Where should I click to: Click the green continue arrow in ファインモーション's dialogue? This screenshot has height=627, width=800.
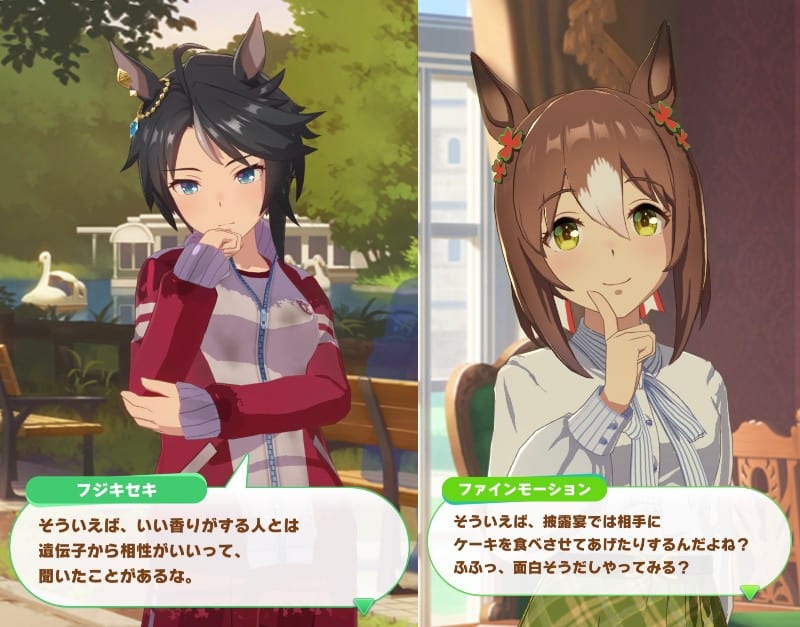pos(749,592)
